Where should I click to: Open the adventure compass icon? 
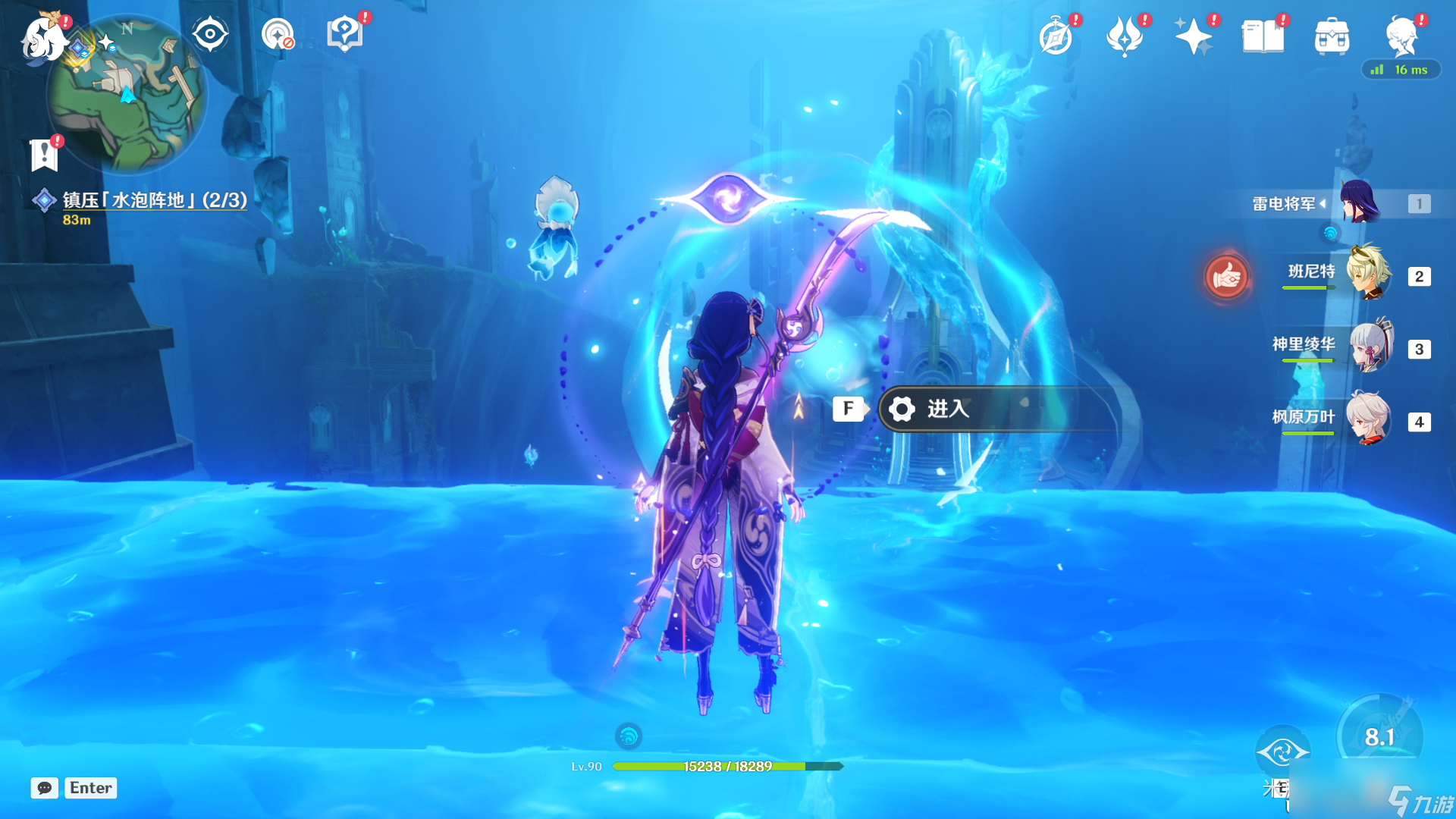(x=1056, y=36)
